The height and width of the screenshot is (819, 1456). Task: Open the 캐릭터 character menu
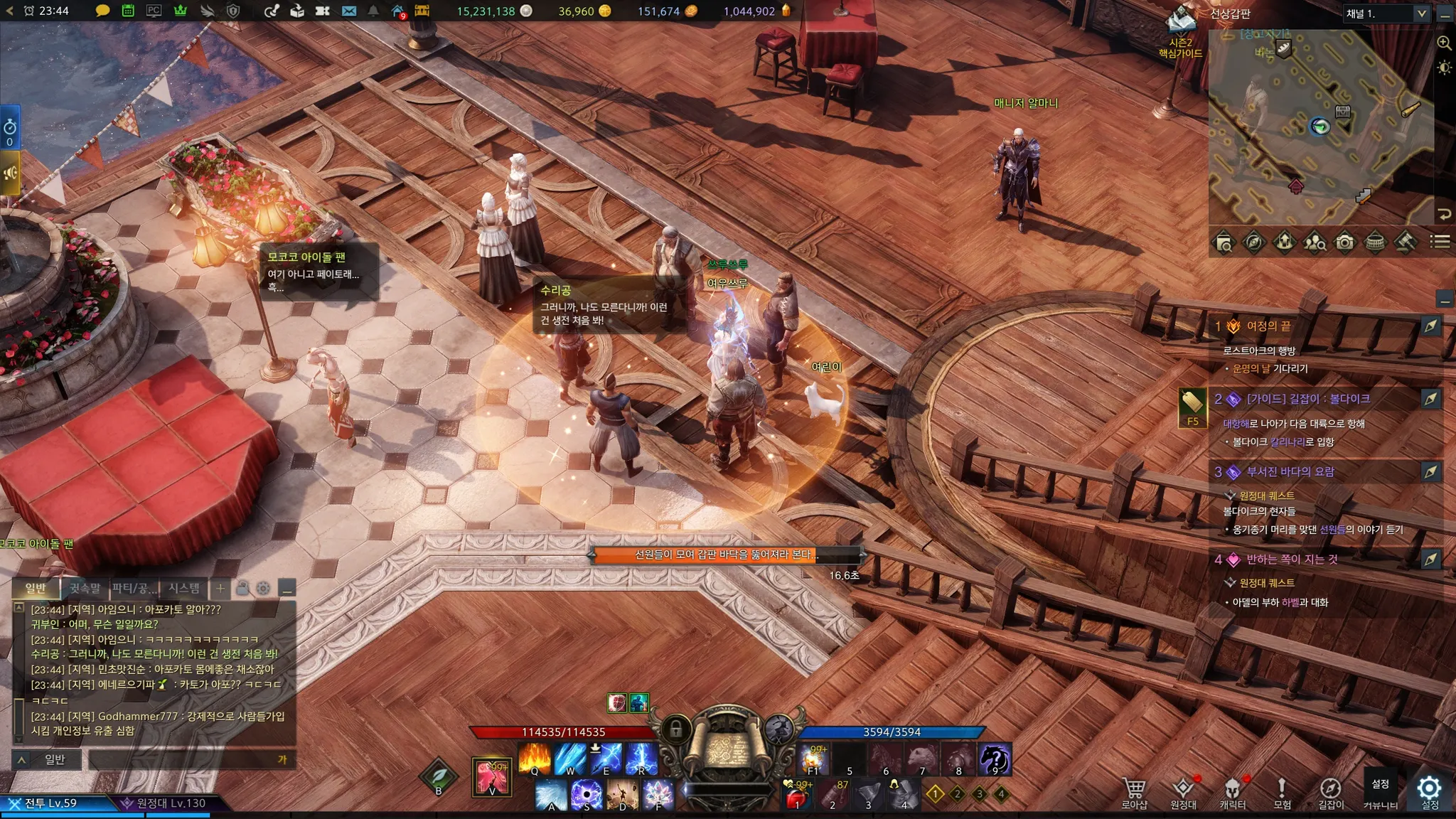click(1232, 791)
